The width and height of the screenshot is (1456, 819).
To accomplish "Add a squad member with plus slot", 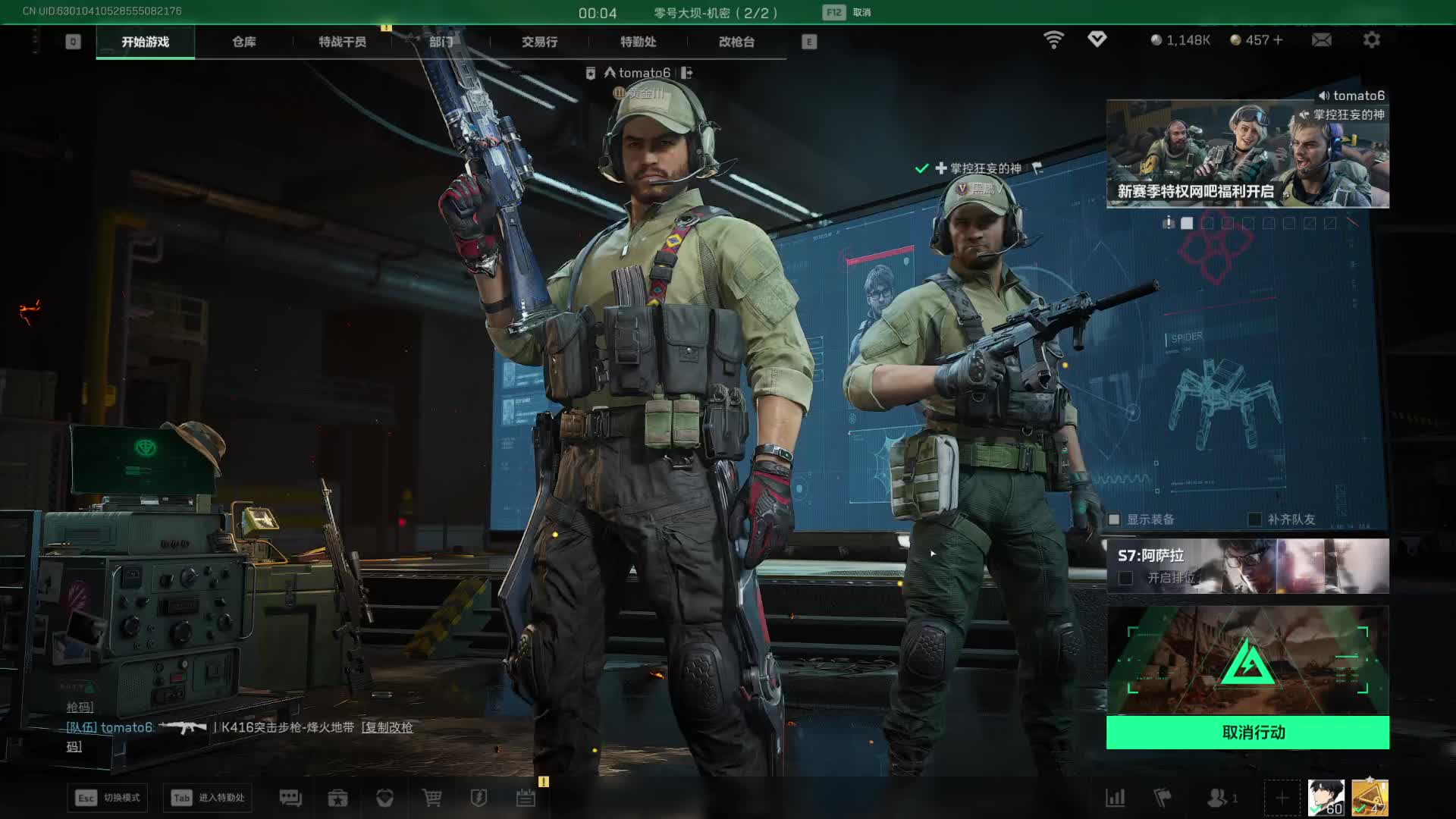I will 1282,798.
